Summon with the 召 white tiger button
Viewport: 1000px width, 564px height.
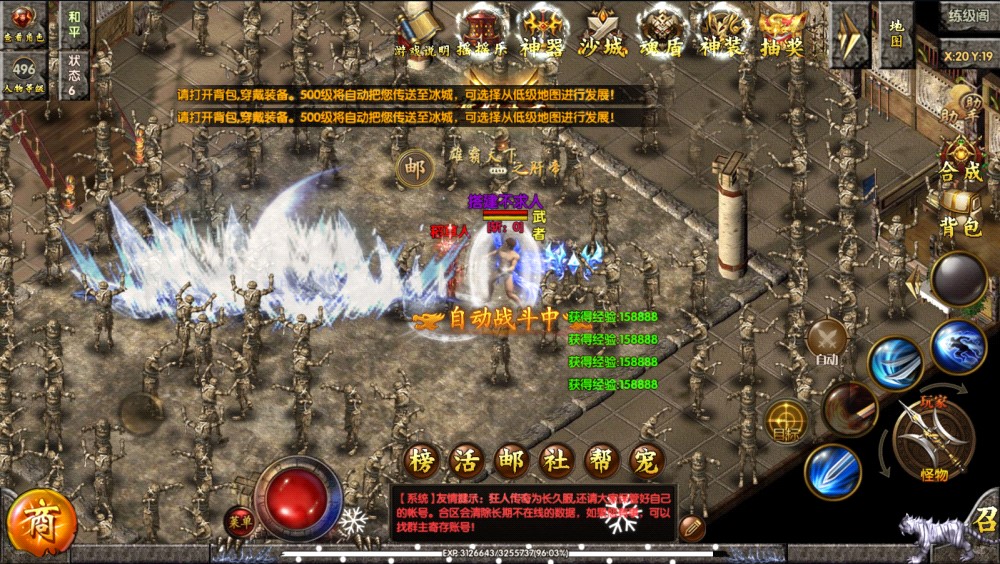952,535
